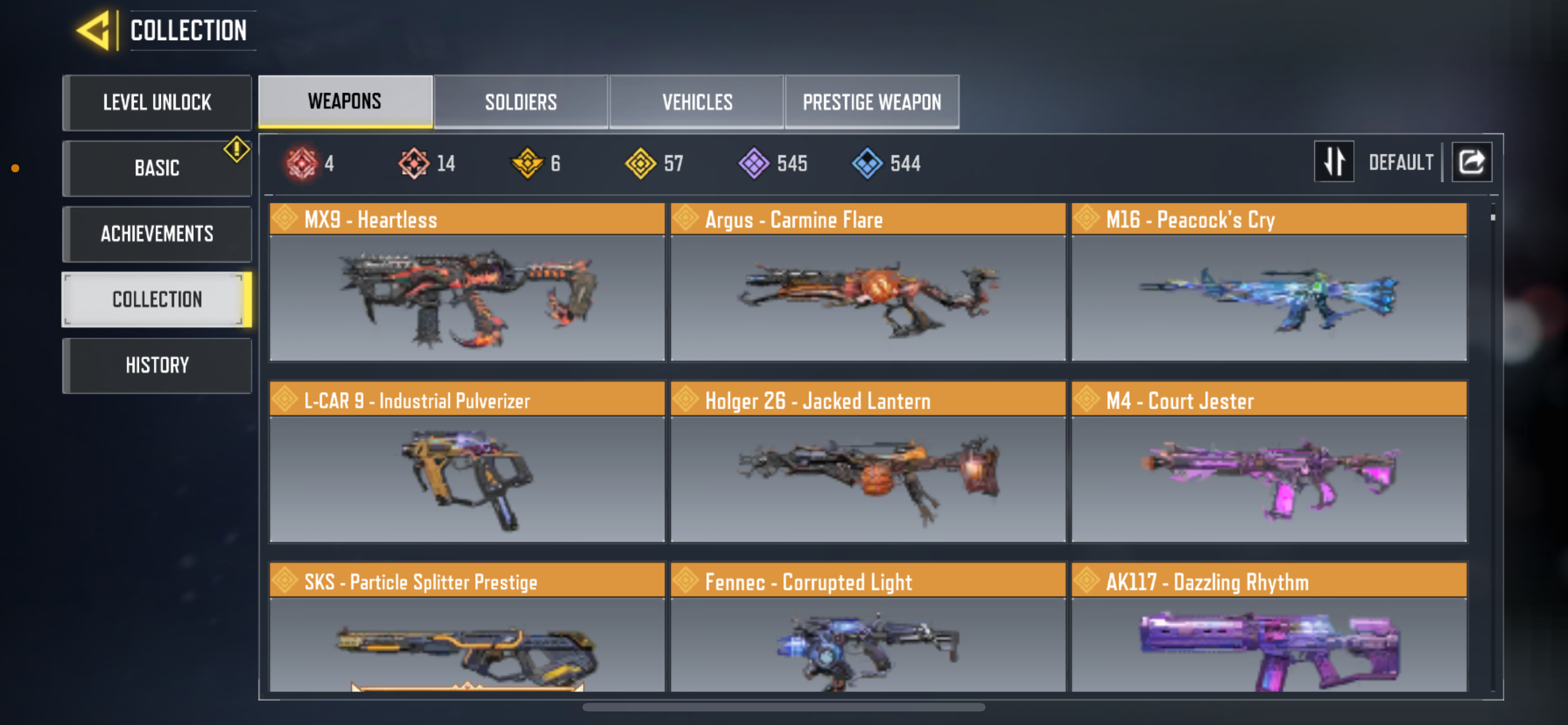Toggle the orange Legendary filter showing 14

point(415,162)
